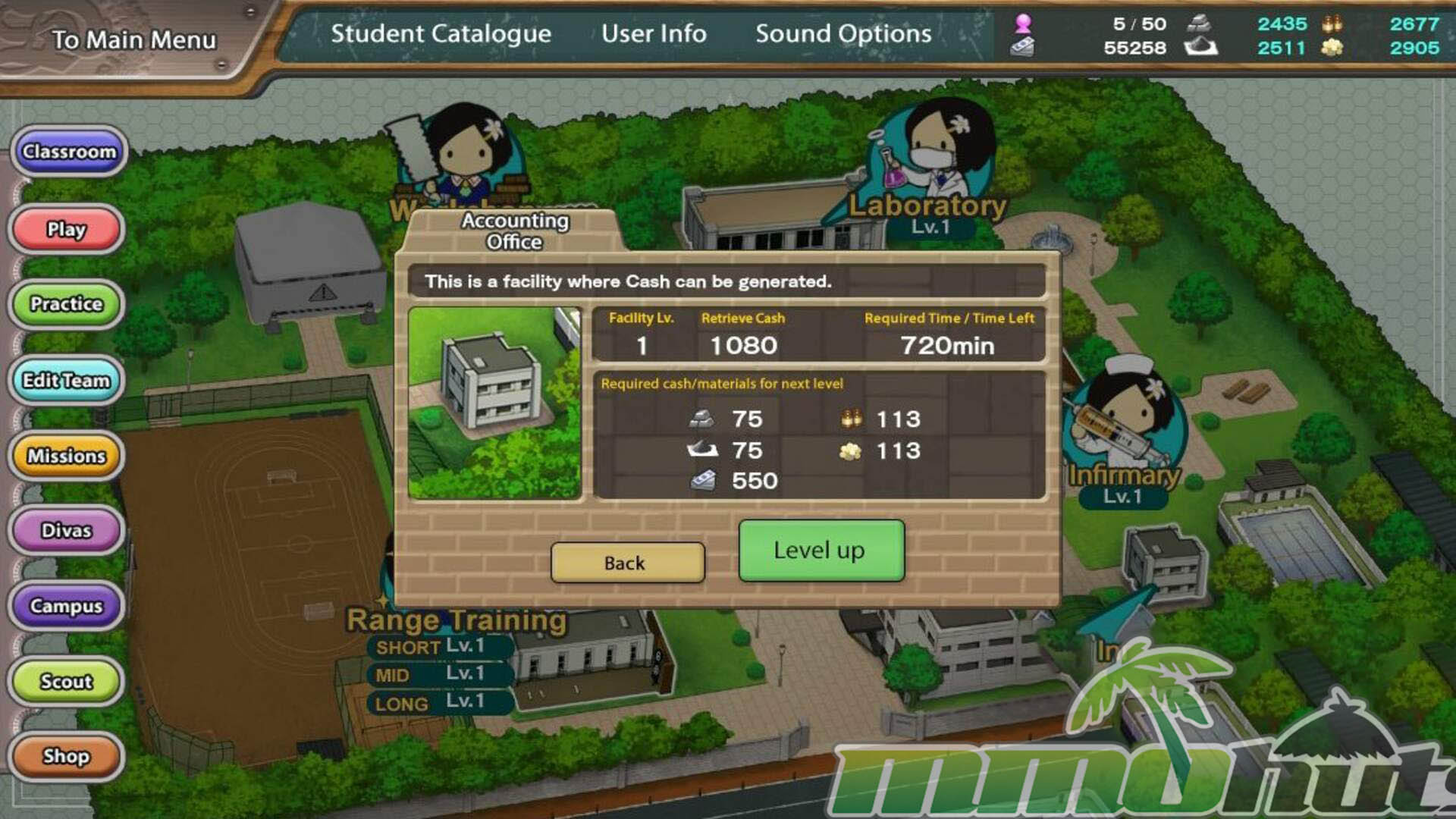Level up the Accounting Office

point(821,551)
